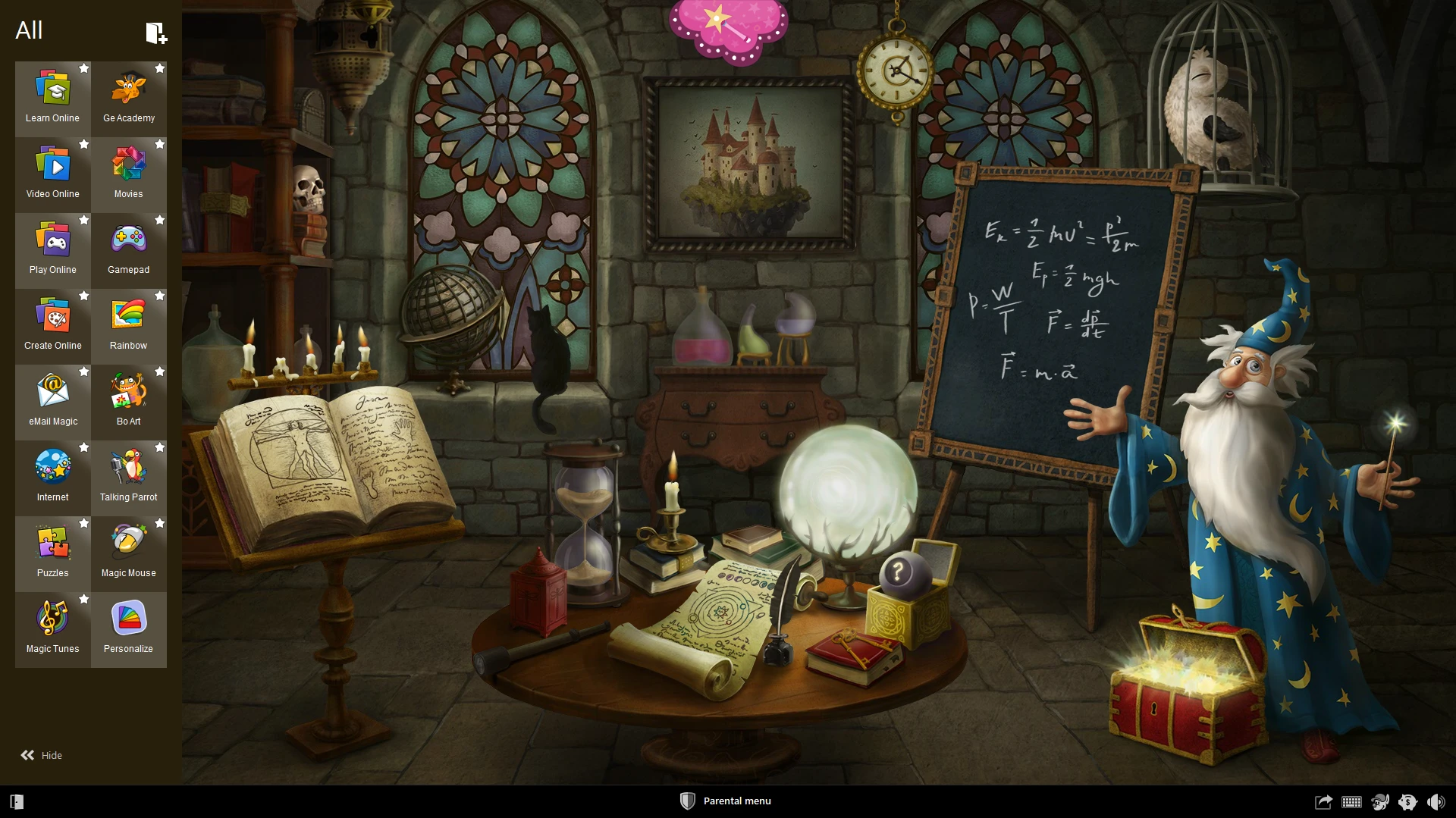Click the share arrow in the taskbar
The height and width of the screenshot is (818, 1456).
[1323, 801]
